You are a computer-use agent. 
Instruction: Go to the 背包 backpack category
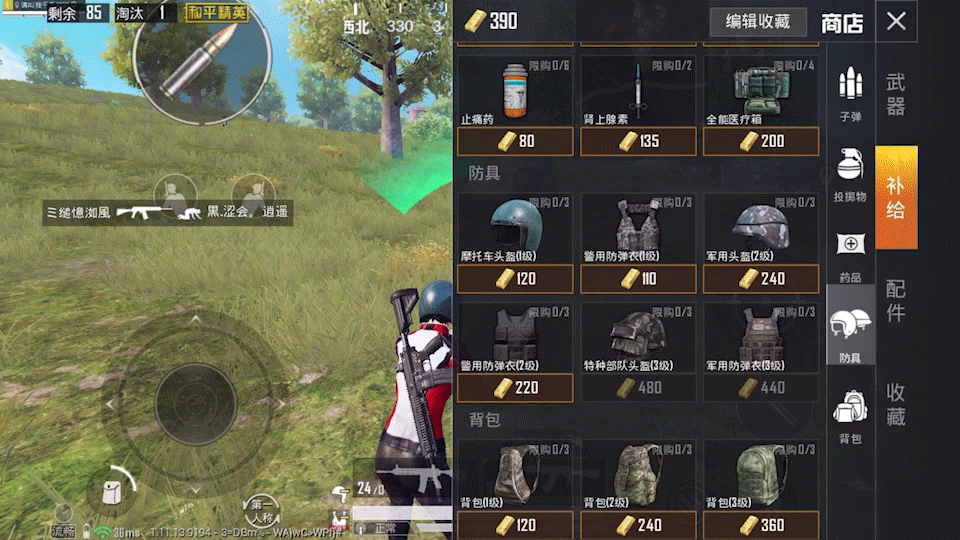(x=850, y=416)
